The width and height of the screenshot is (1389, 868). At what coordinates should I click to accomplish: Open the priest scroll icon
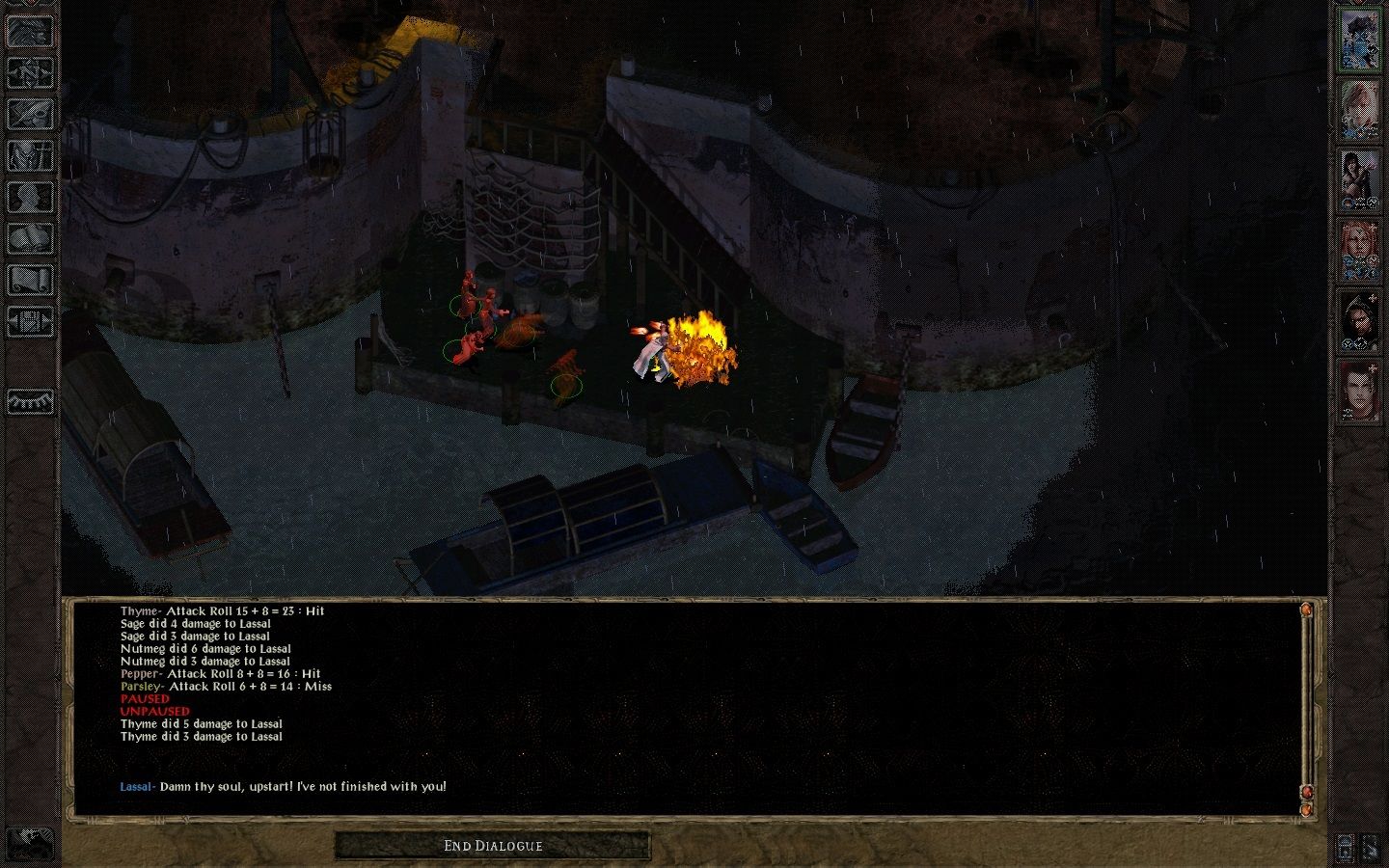click(30, 281)
